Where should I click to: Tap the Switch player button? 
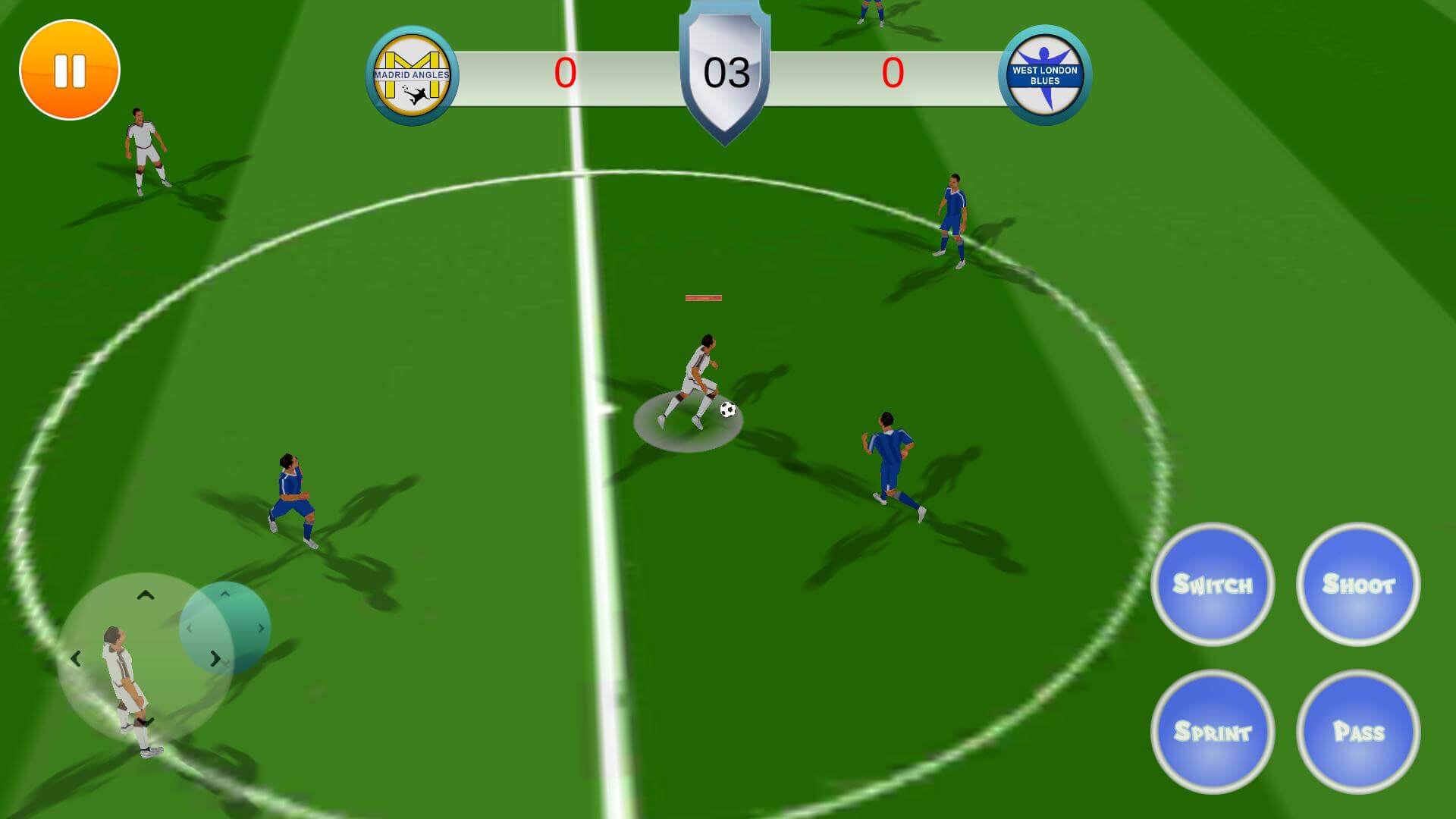1212,584
